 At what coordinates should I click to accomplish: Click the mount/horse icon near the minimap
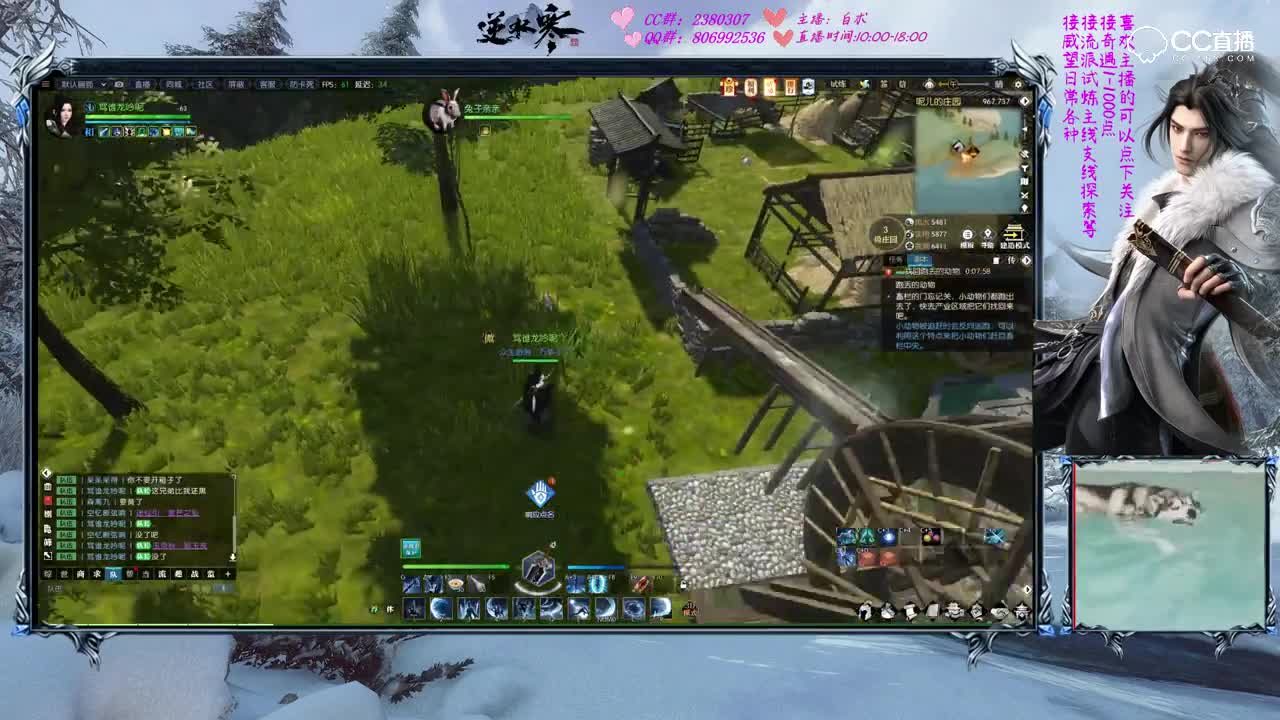click(929, 83)
